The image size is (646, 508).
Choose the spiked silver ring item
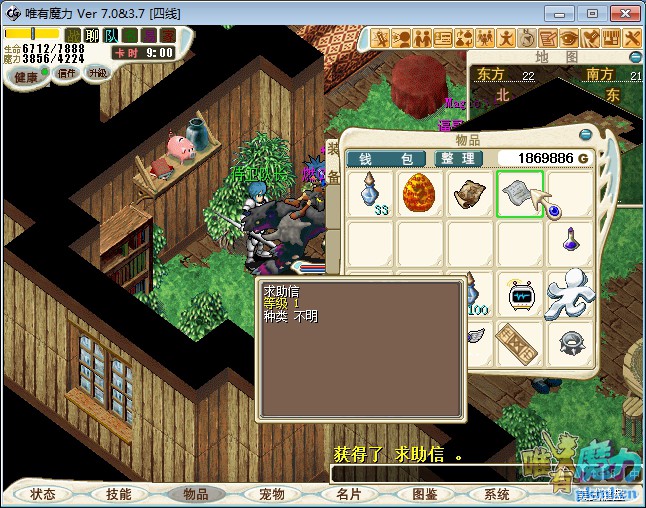(571, 342)
